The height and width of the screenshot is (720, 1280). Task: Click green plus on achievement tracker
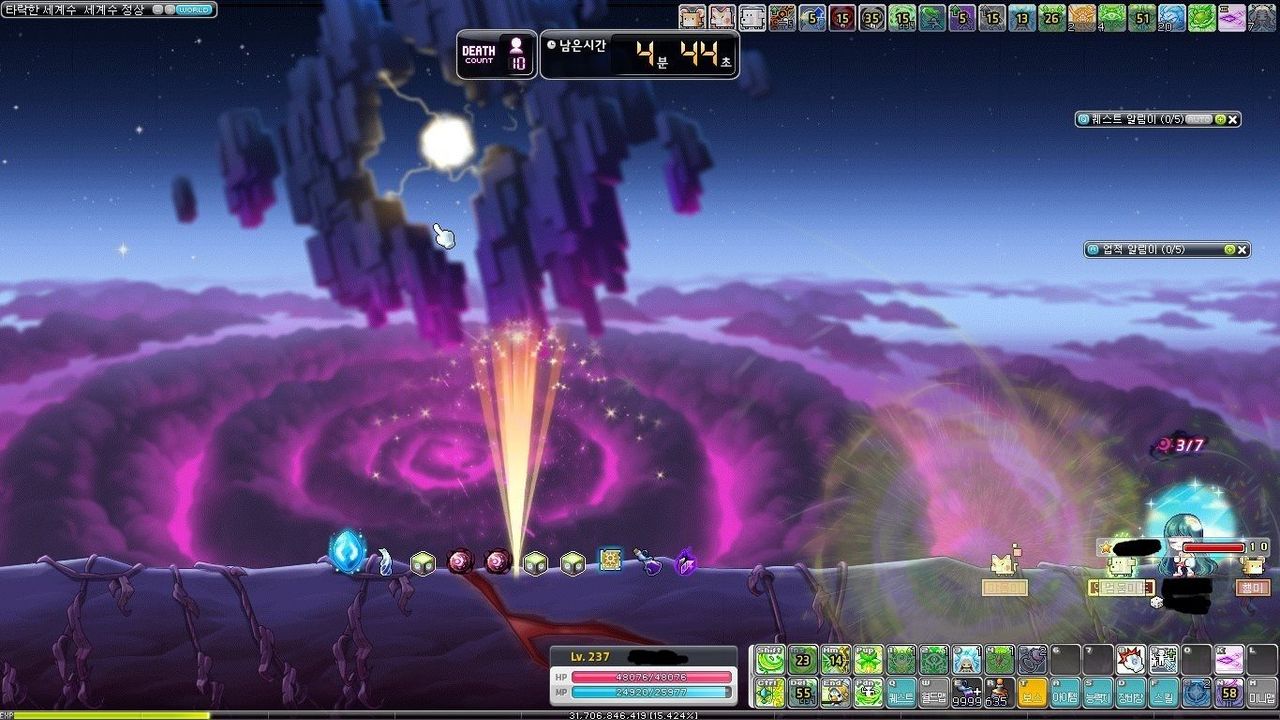(x=1229, y=249)
